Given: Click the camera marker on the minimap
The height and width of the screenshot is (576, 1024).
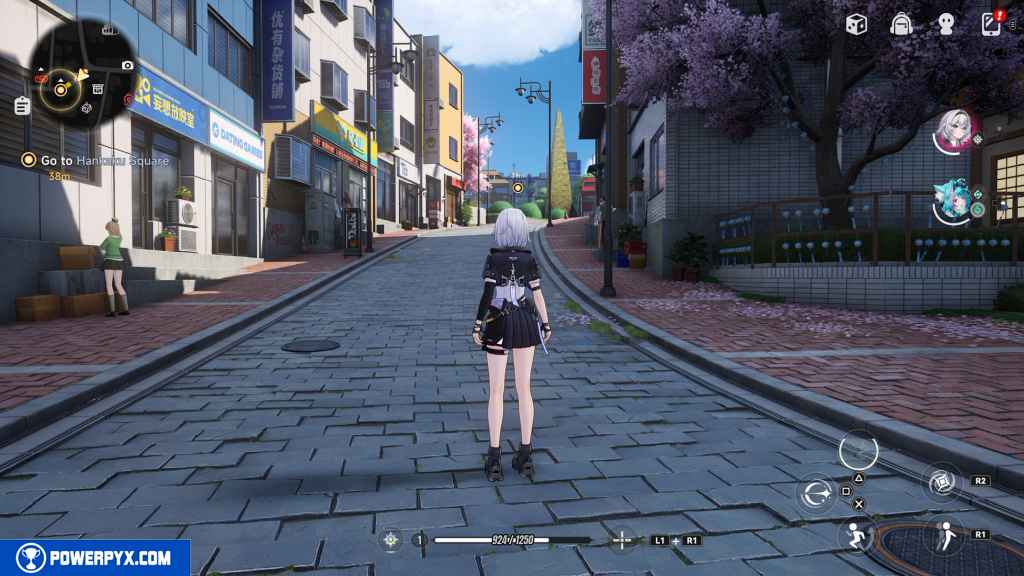Looking at the screenshot, I should click(x=127, y=65).
